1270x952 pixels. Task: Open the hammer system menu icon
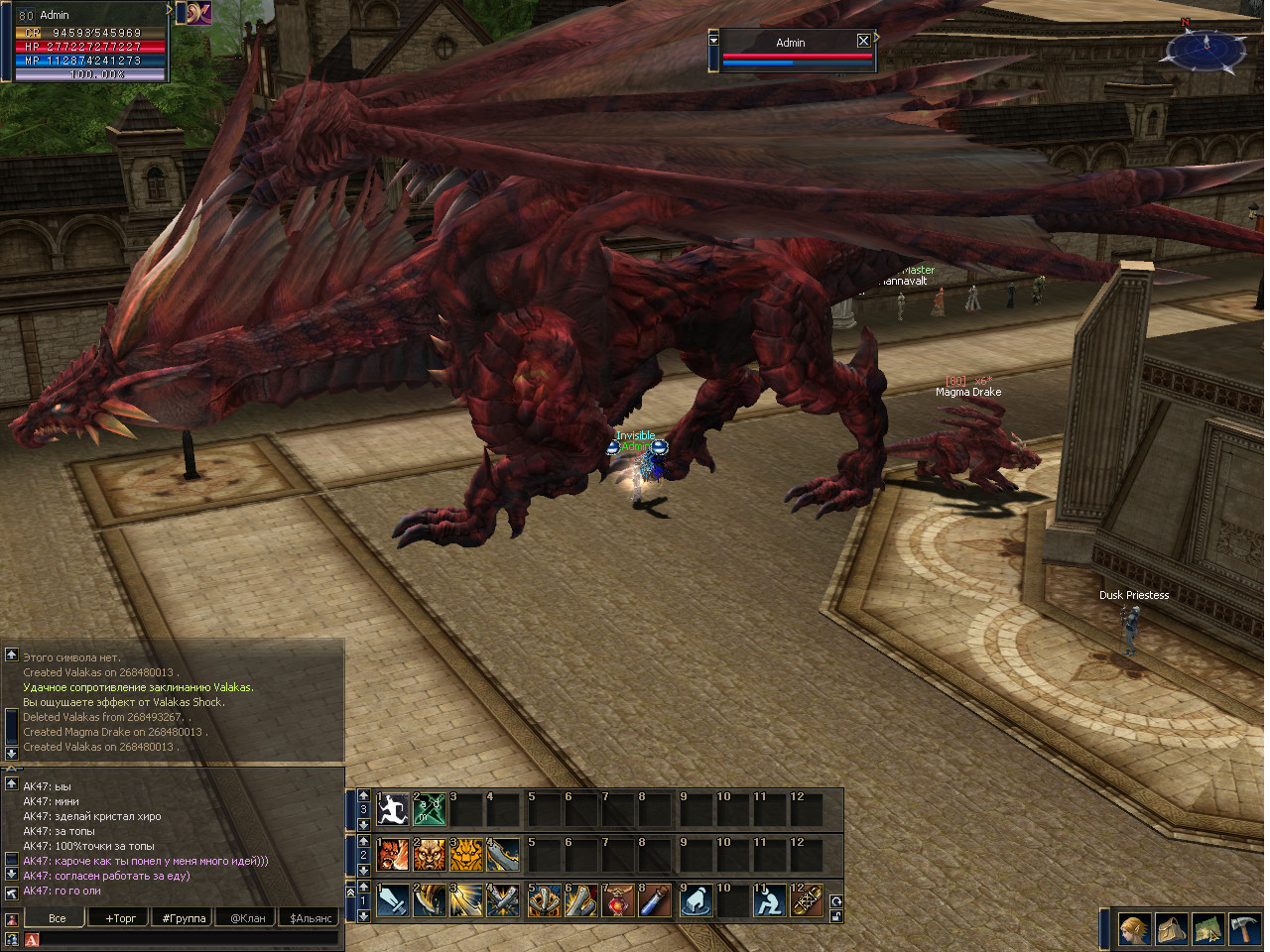tap(1244, 929)
